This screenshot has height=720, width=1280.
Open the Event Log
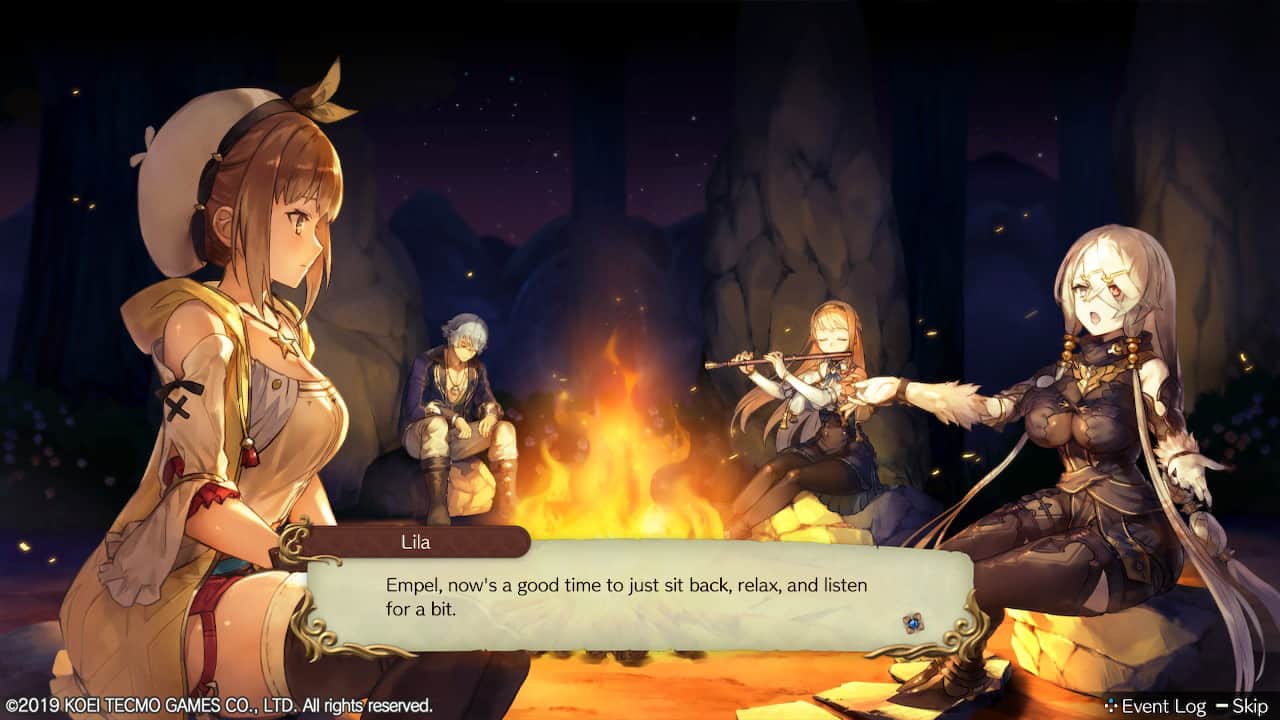click(1155, 706)
